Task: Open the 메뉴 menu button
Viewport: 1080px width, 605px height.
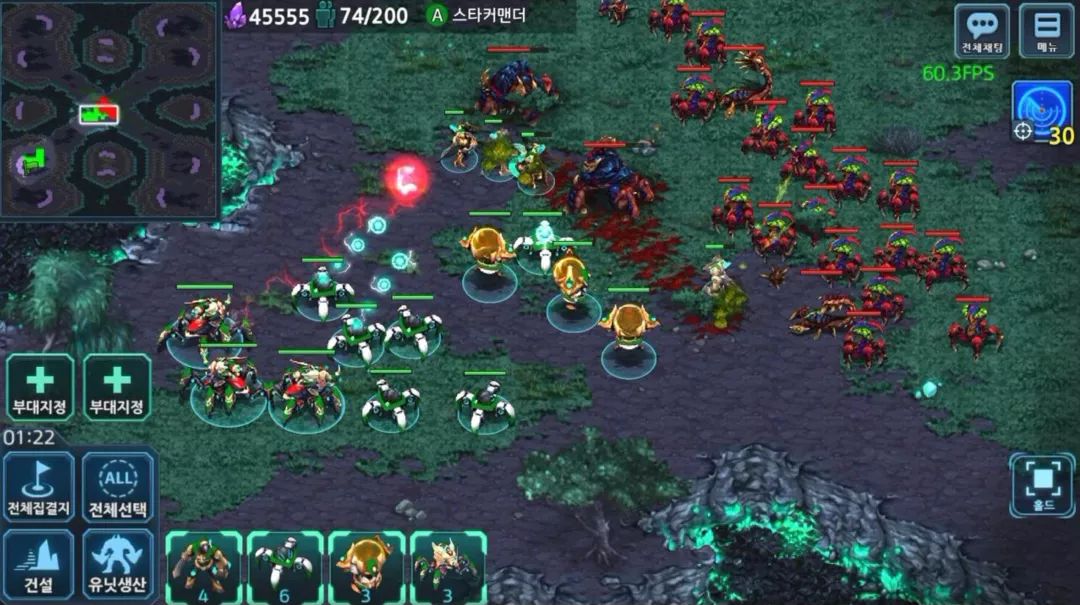Action: (x=1046, y=31)
